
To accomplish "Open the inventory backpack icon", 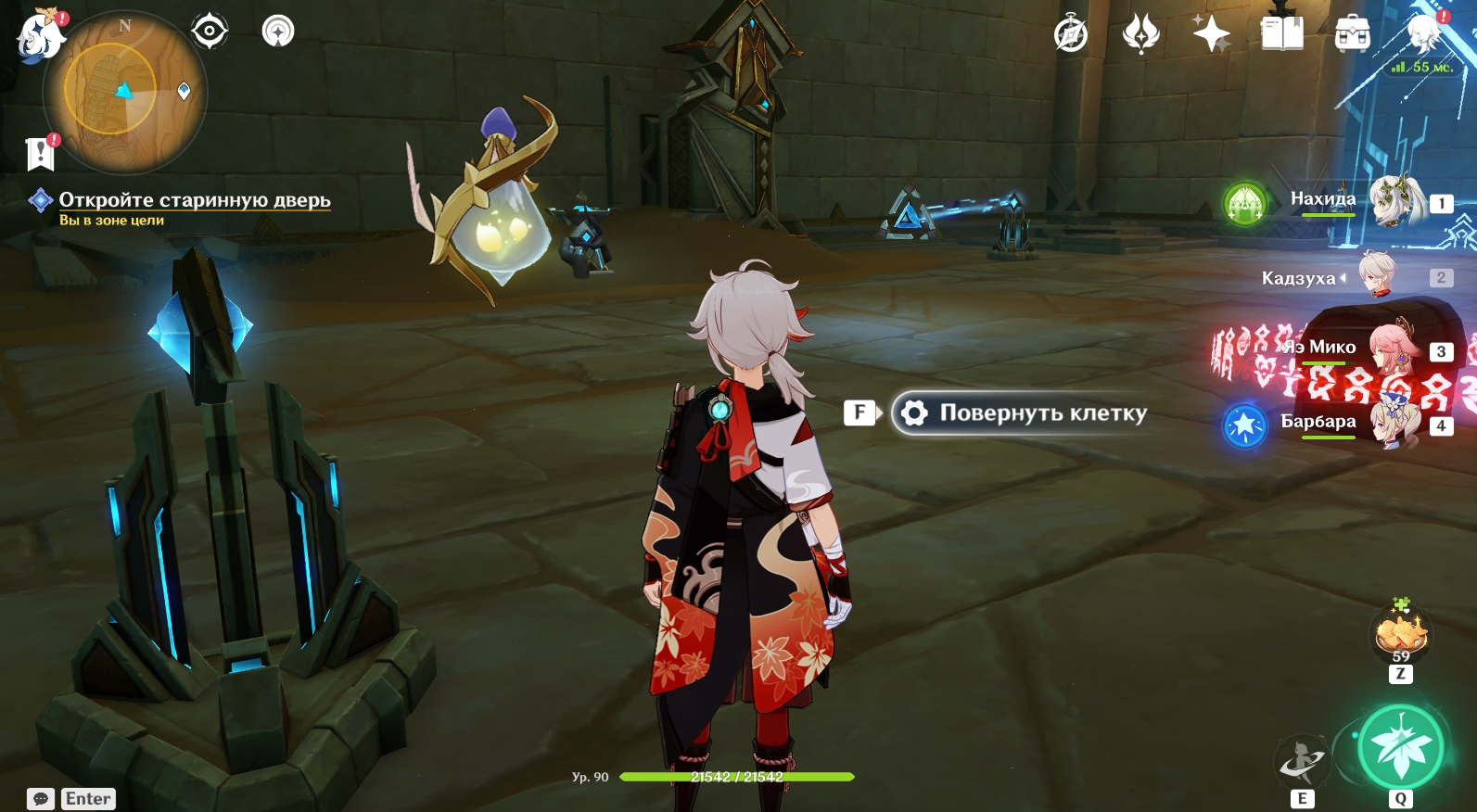I will (x=1353, y=35).
